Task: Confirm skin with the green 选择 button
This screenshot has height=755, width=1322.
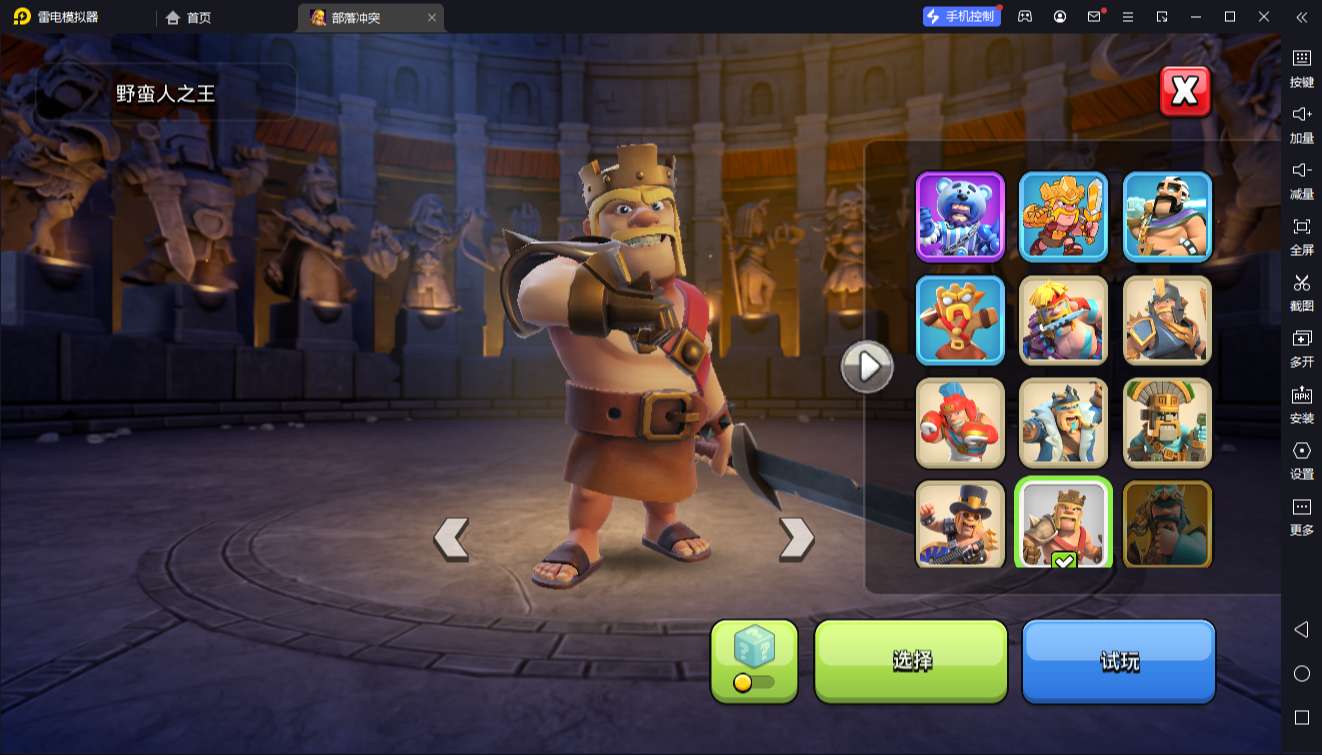Action: (911, 661)
